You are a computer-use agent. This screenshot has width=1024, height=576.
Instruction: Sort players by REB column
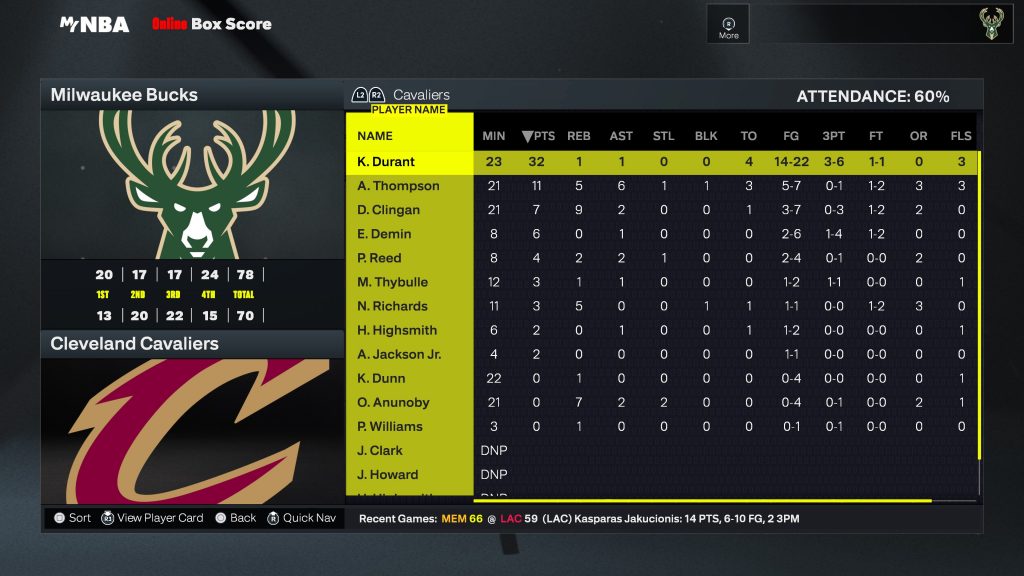579,136
